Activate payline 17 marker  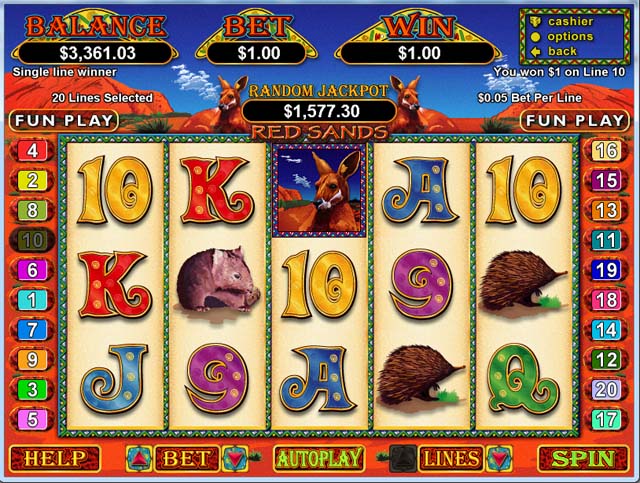606,419
